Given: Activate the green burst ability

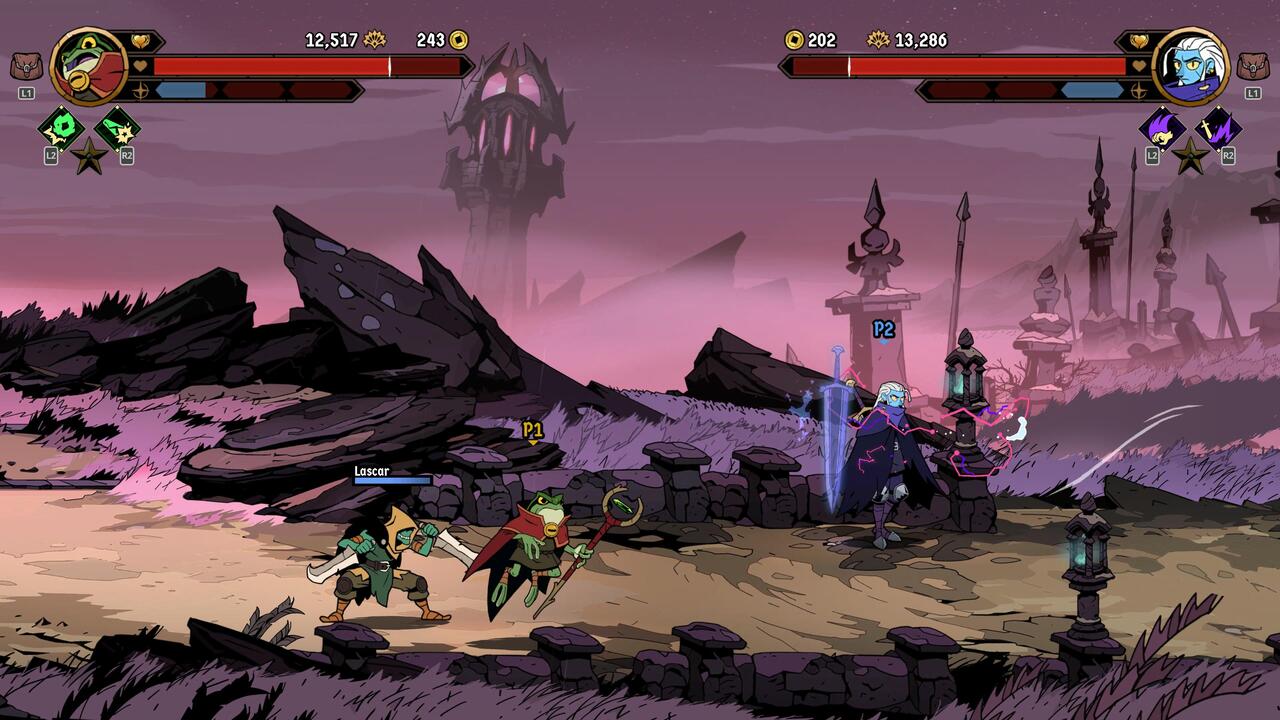Looking at the screenshot, I should pyautogui.click(x=60, y=127).
